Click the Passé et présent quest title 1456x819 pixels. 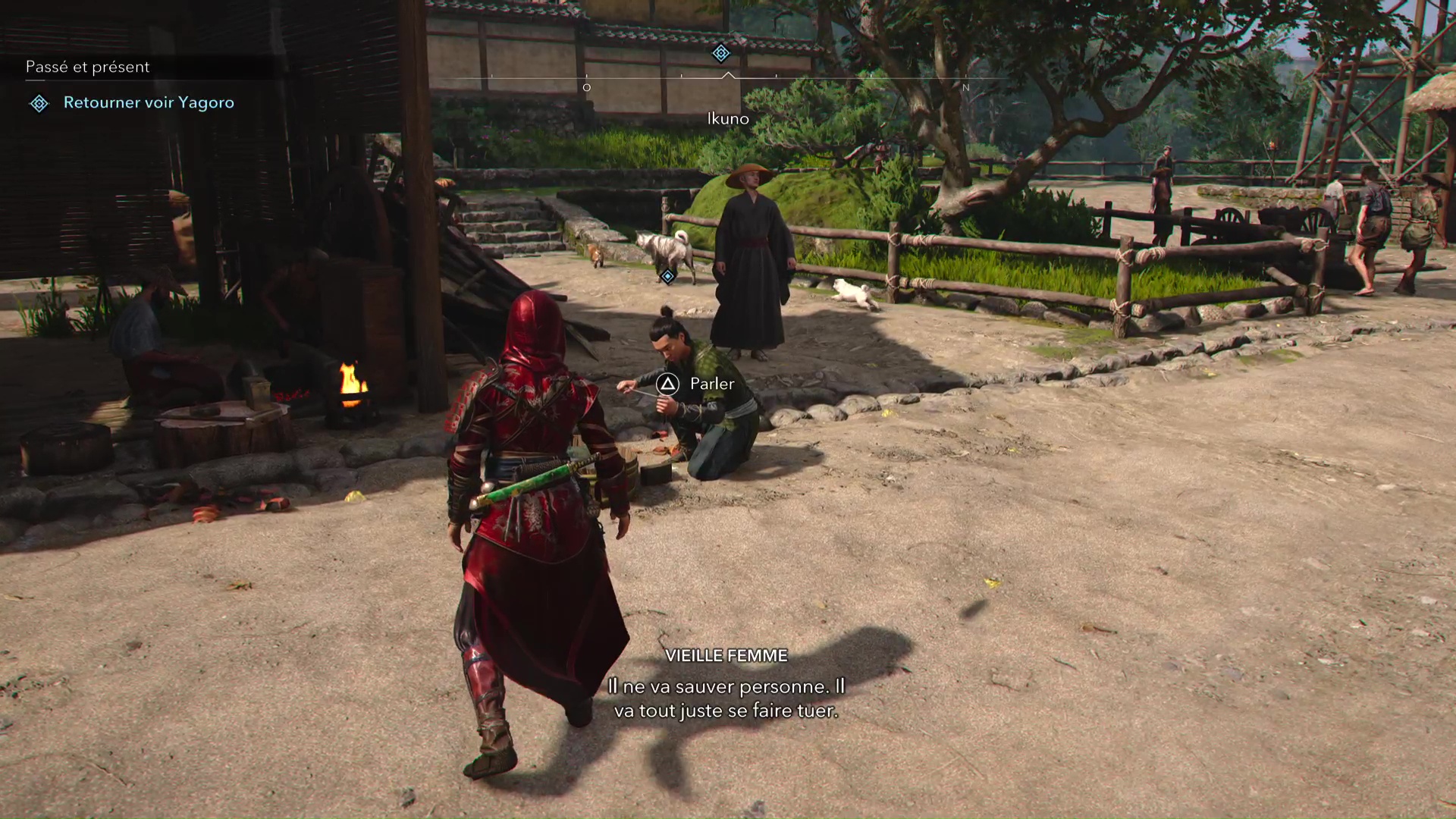[x=86, y=67]
